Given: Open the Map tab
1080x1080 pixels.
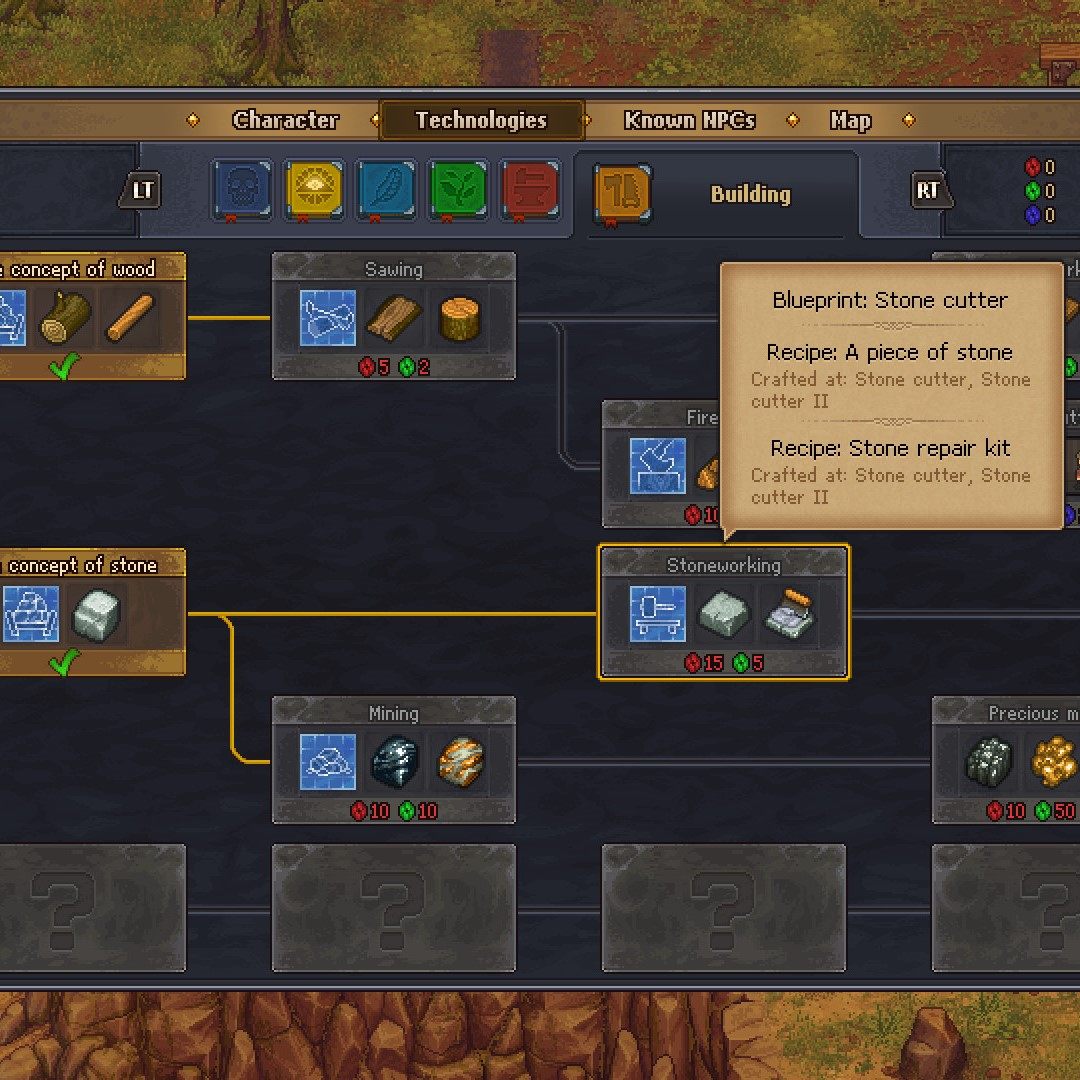Looking at the screenshot, I should (850, 121).
